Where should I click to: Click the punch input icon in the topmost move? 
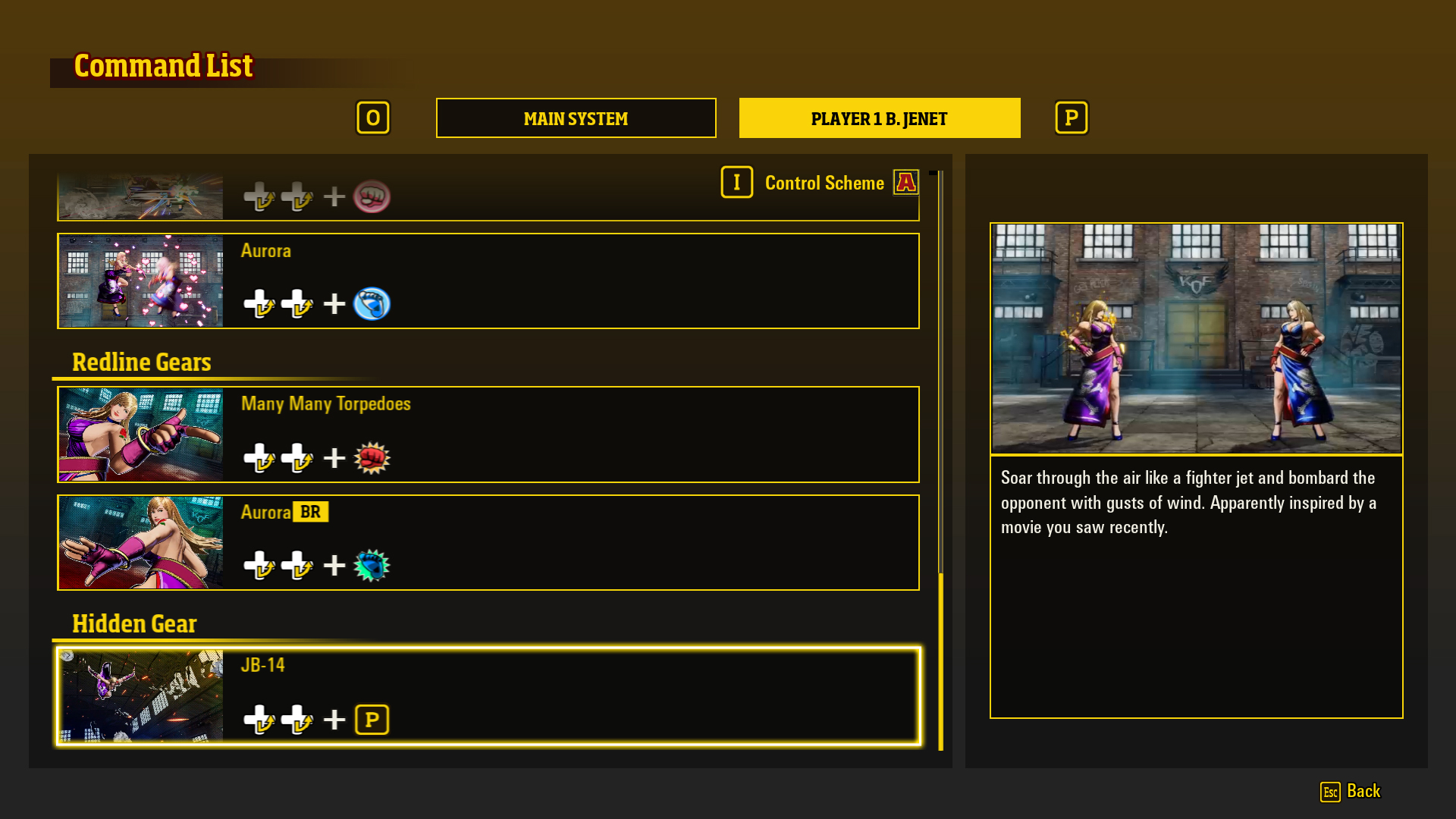coord(372,196)
